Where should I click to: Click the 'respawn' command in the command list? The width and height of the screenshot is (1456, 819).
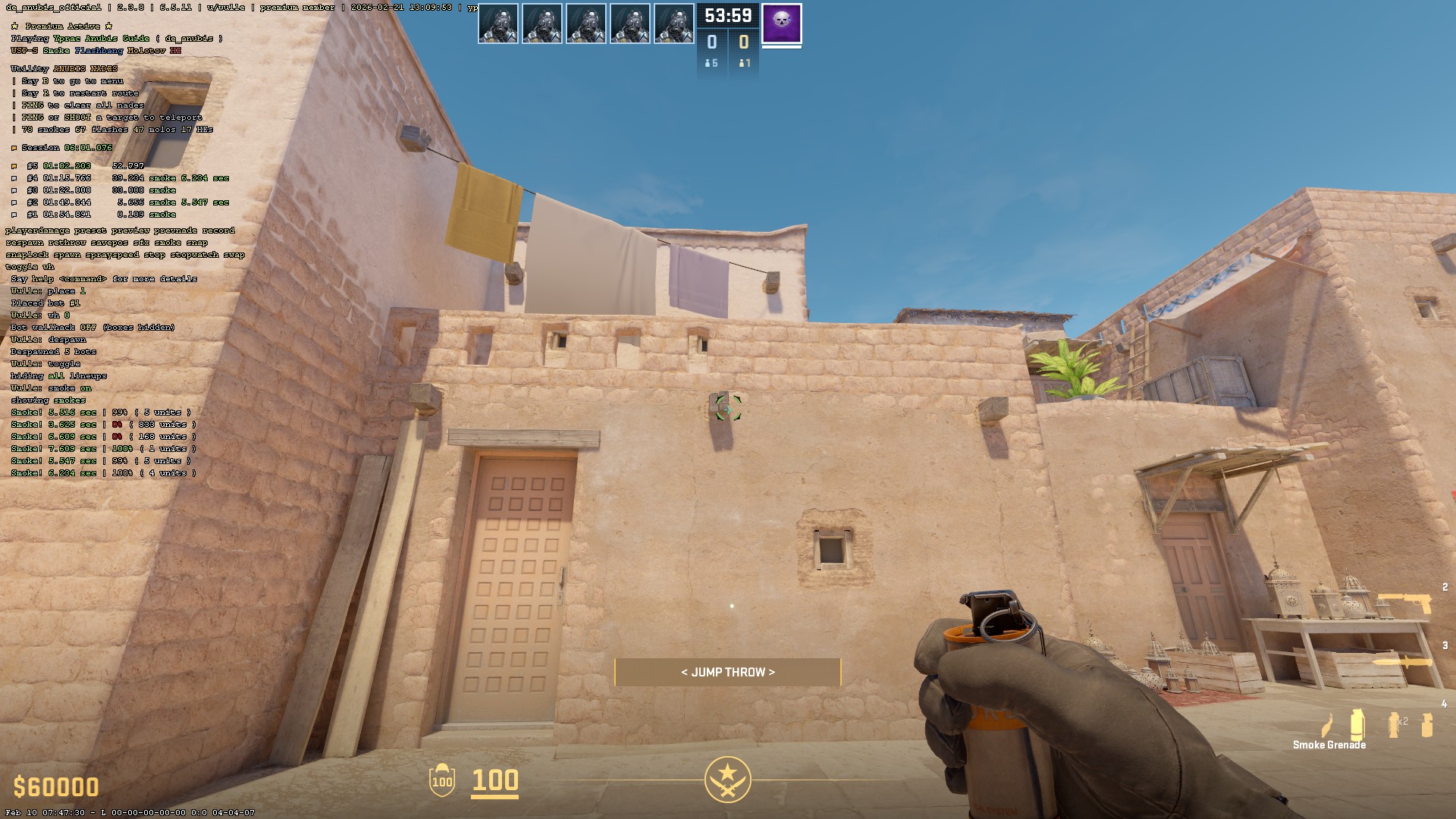[x=25, y=243]
